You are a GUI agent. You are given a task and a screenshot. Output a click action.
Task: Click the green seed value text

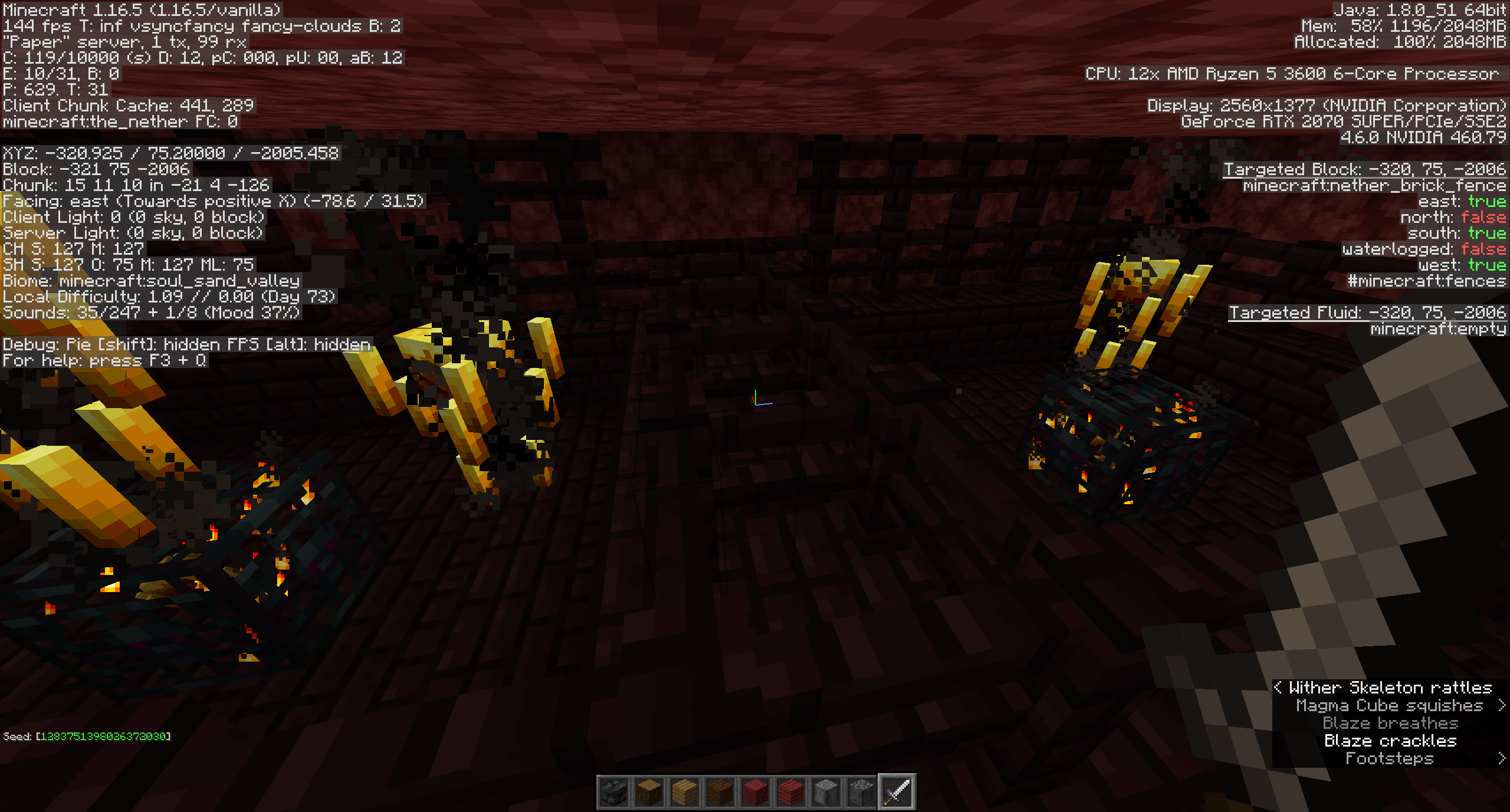[103, 736]
